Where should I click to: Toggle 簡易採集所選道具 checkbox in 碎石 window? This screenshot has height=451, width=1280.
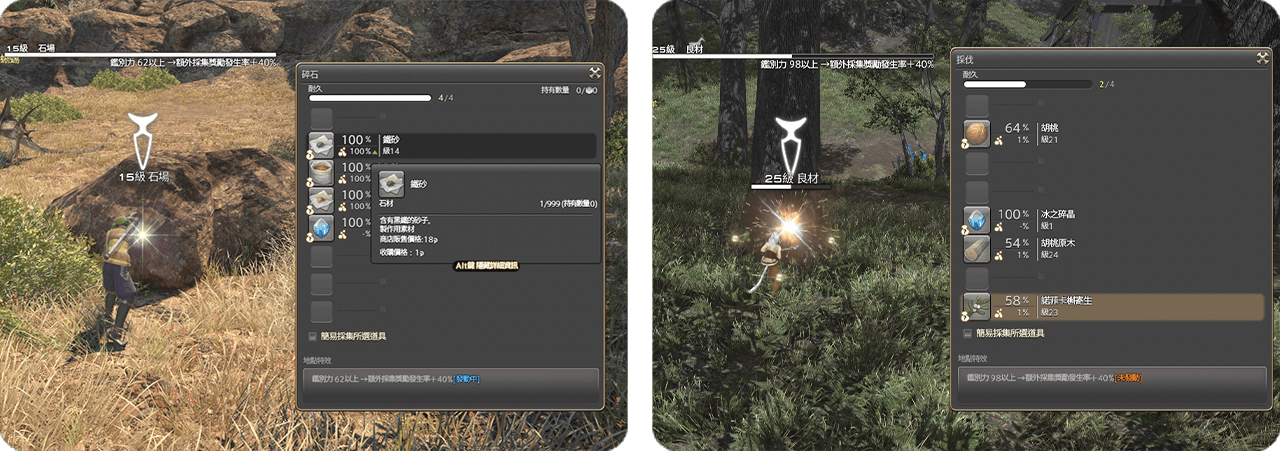coord(314,337)
